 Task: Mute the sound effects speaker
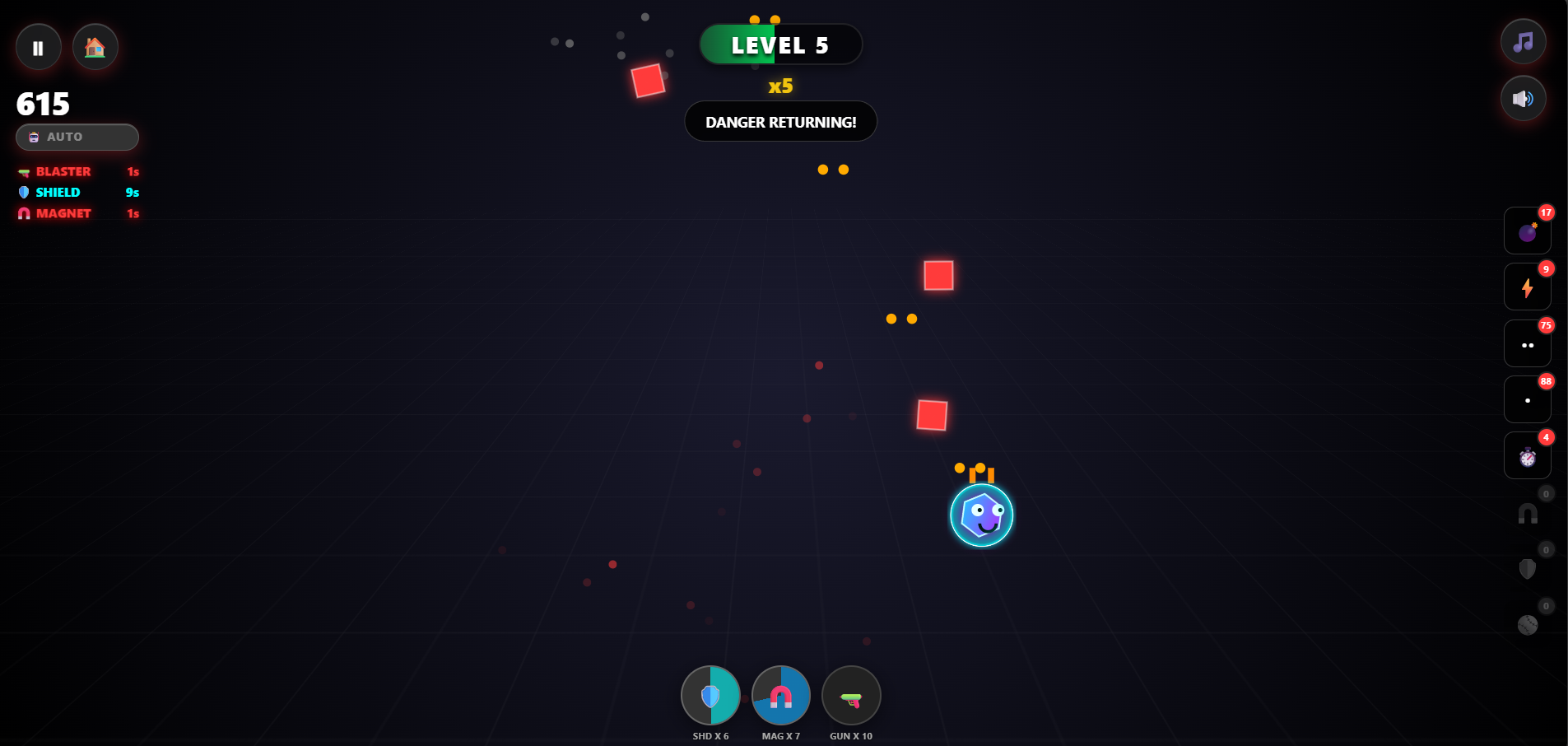coord(1522,98)
